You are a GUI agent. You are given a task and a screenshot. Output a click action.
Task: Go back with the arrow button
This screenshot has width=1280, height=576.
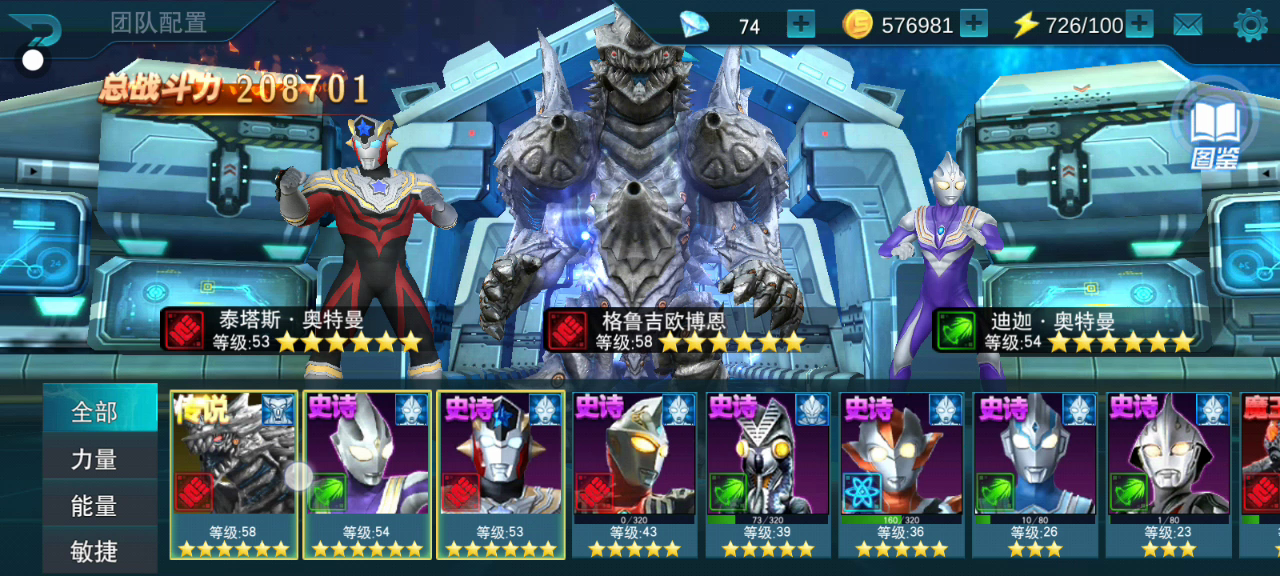[x=36, y=32]
